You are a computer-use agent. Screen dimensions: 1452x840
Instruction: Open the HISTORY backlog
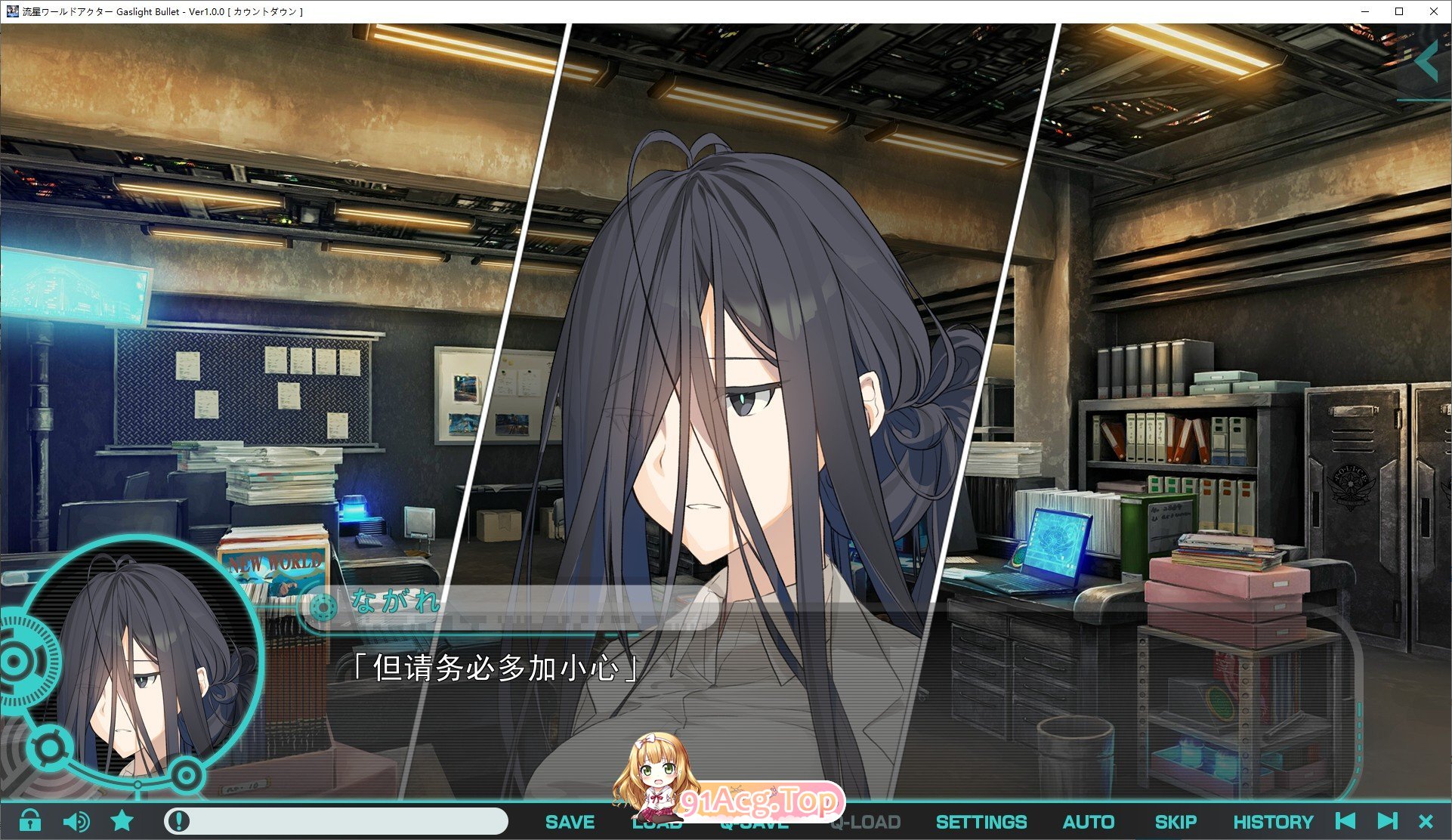click(1274, 821)
